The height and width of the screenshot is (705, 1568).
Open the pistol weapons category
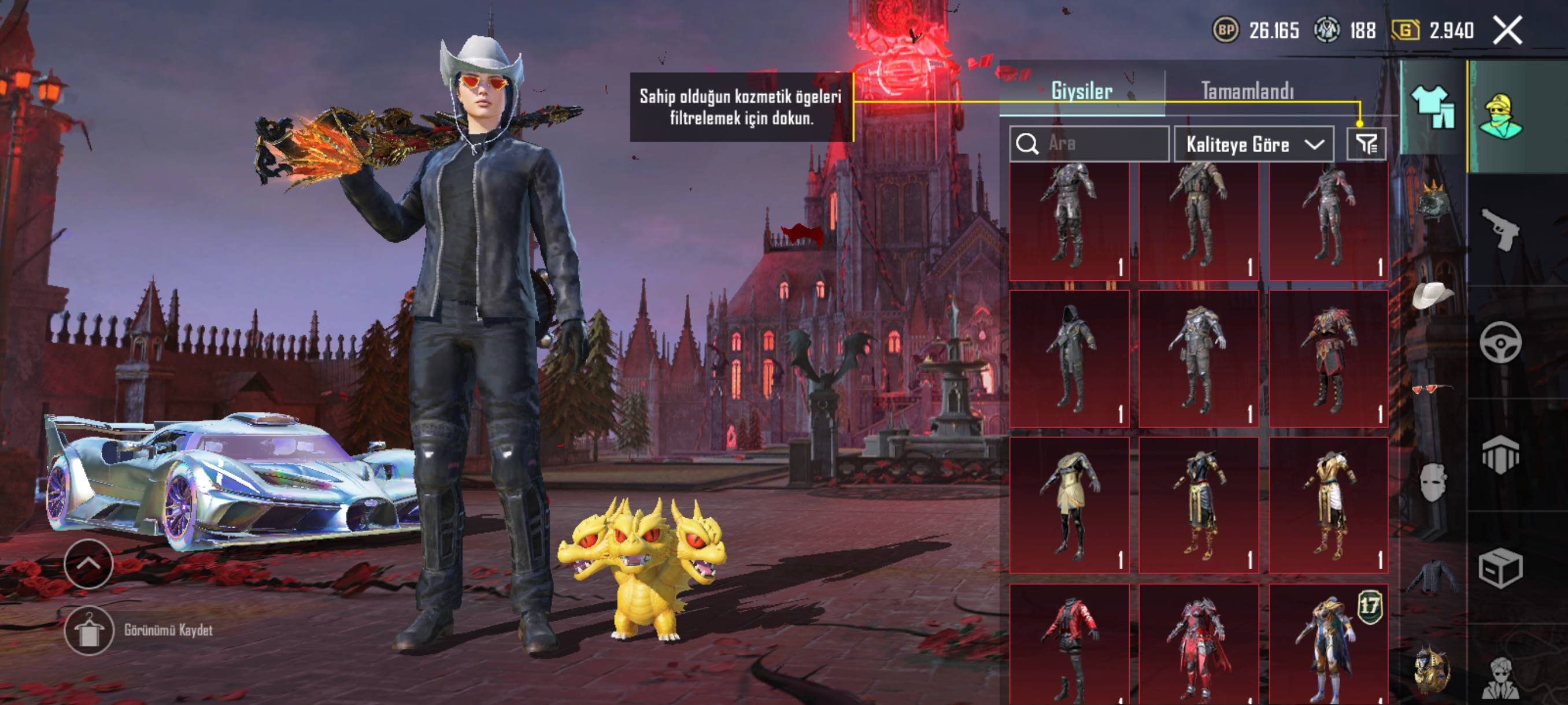(x=1500, y=229)
